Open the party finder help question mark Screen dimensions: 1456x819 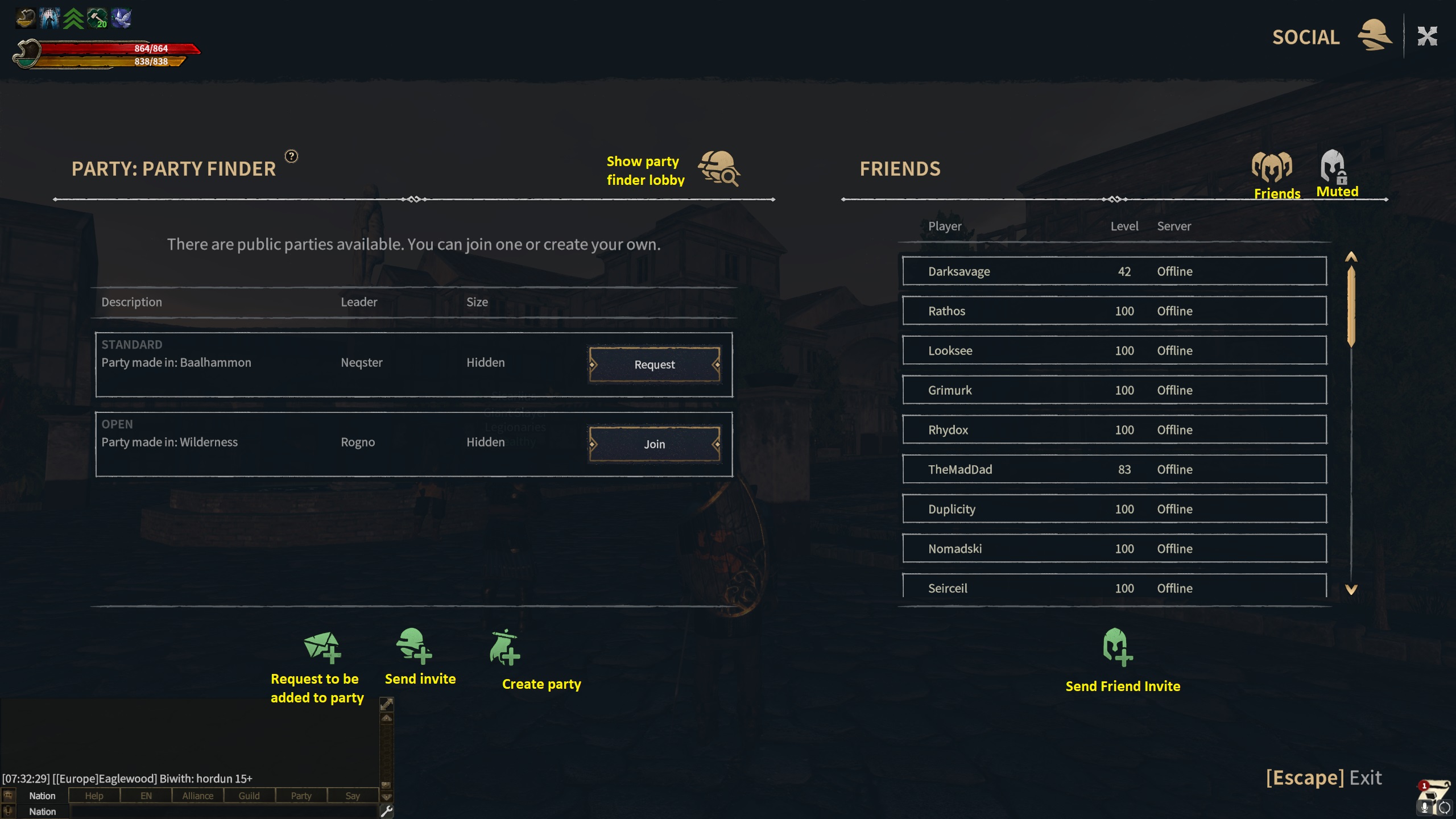tap(291, 156)
